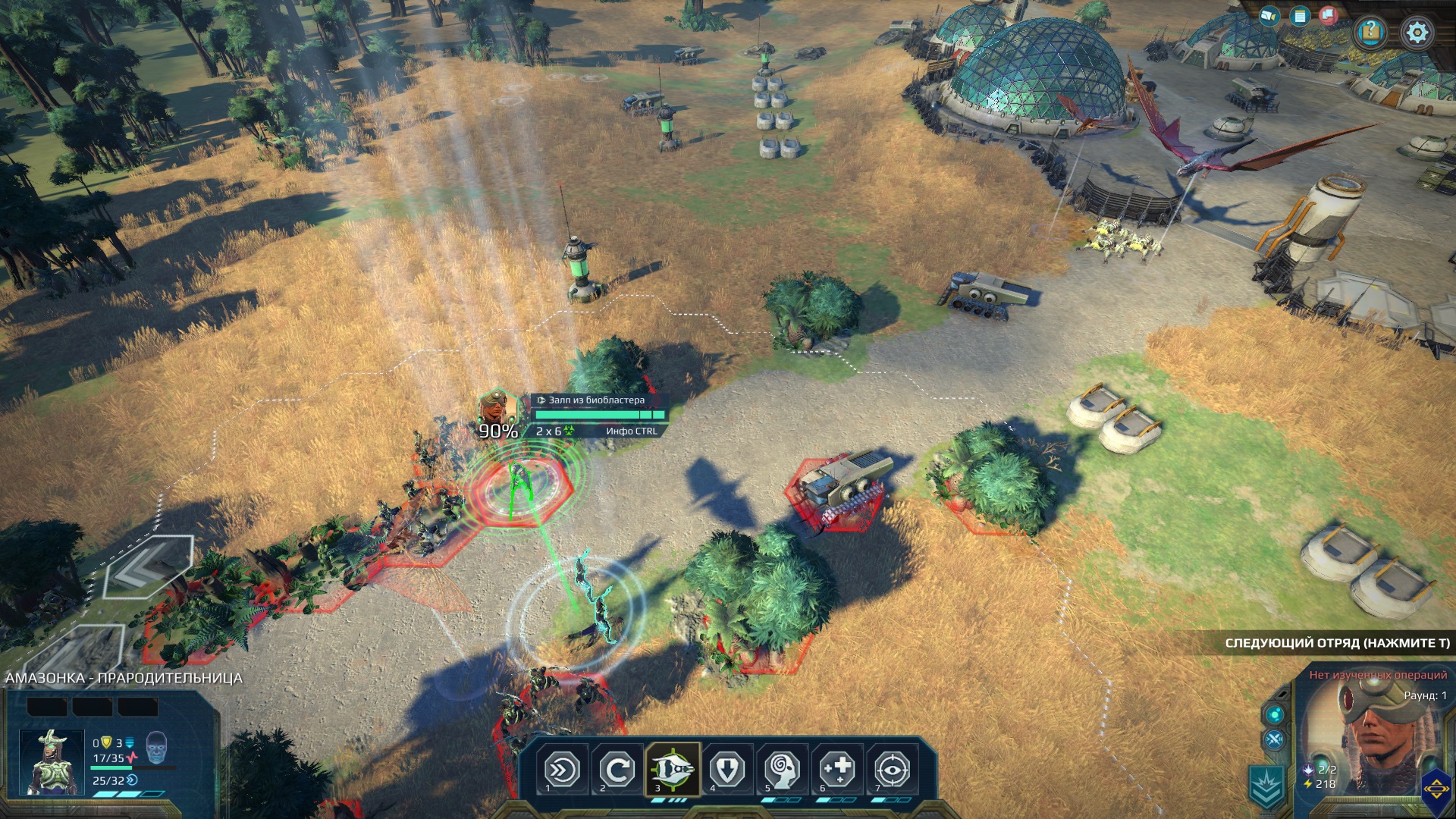The height and width of the screenshot is (819, 1456).
Task: Click the glowing green orb button
Action: tap(1274, 714)
